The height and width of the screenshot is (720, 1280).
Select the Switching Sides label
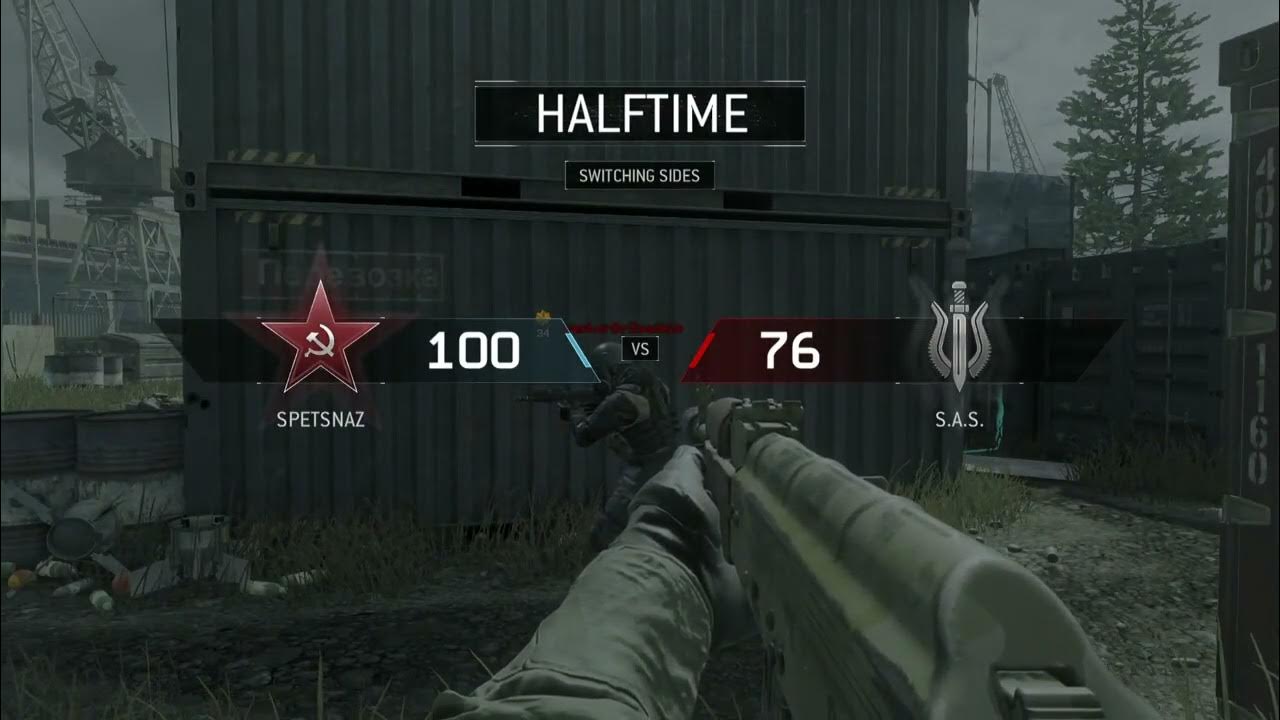coord(640,176)
